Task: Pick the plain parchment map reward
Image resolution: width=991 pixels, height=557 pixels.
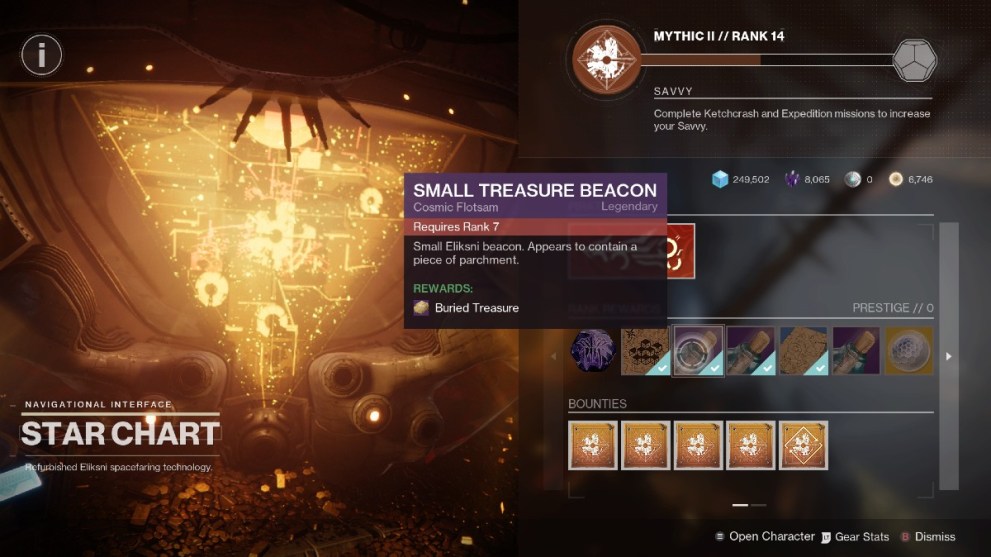Action: [x=803, y=351]
